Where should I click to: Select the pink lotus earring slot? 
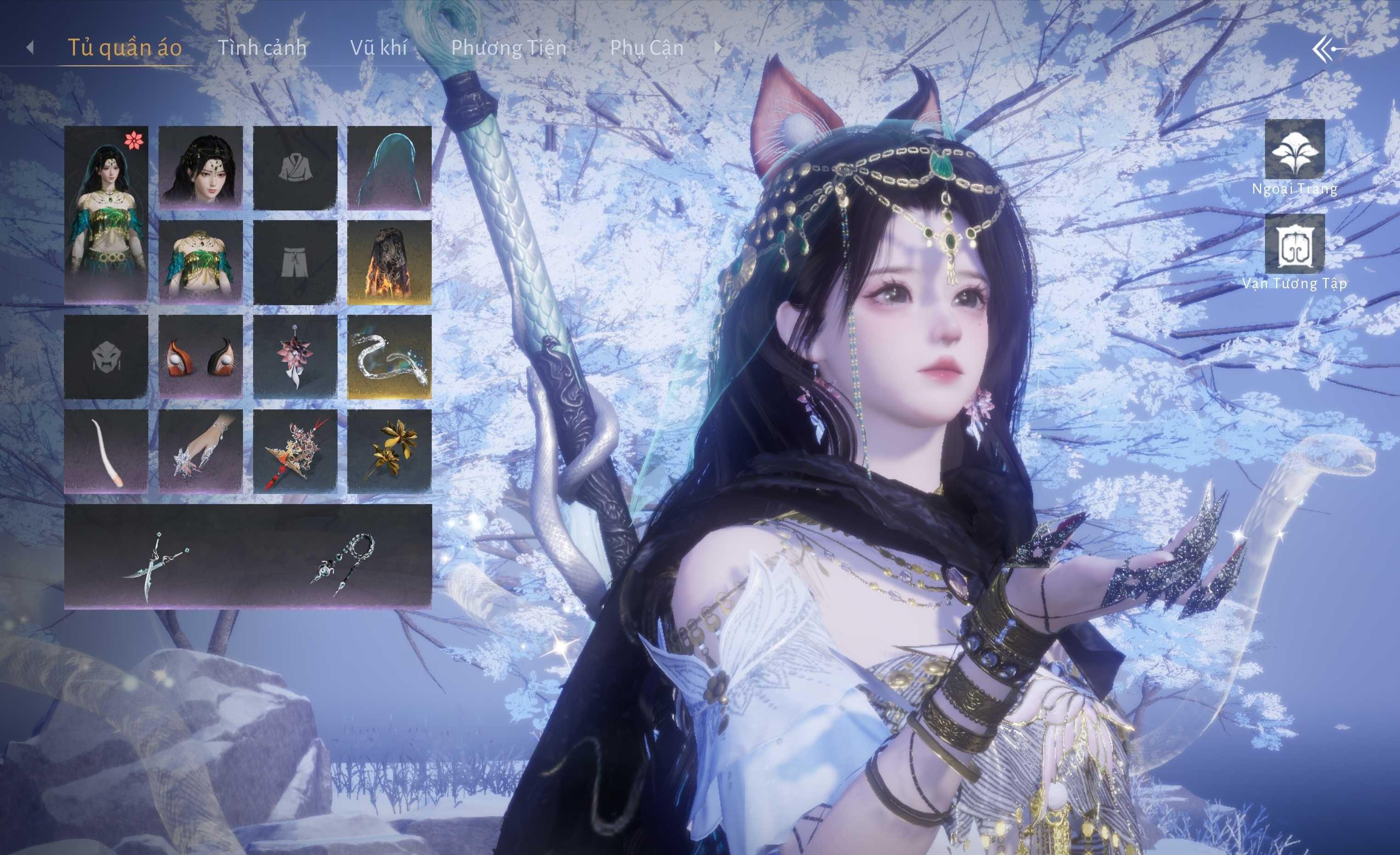(x=295, y=357)
